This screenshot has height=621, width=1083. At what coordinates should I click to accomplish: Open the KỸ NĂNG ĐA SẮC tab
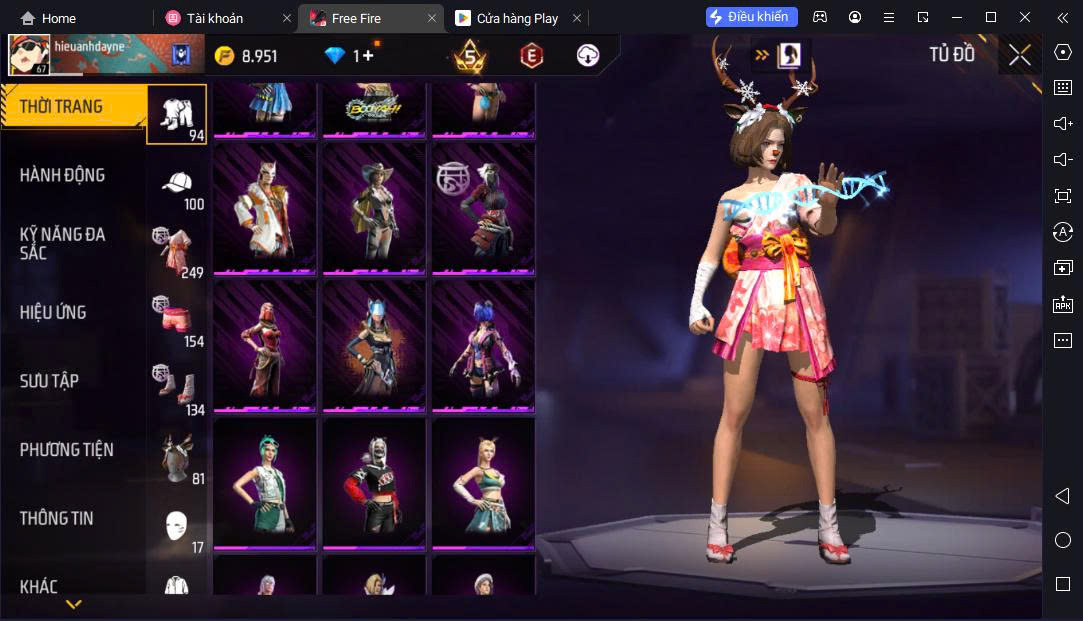(62, 243)
